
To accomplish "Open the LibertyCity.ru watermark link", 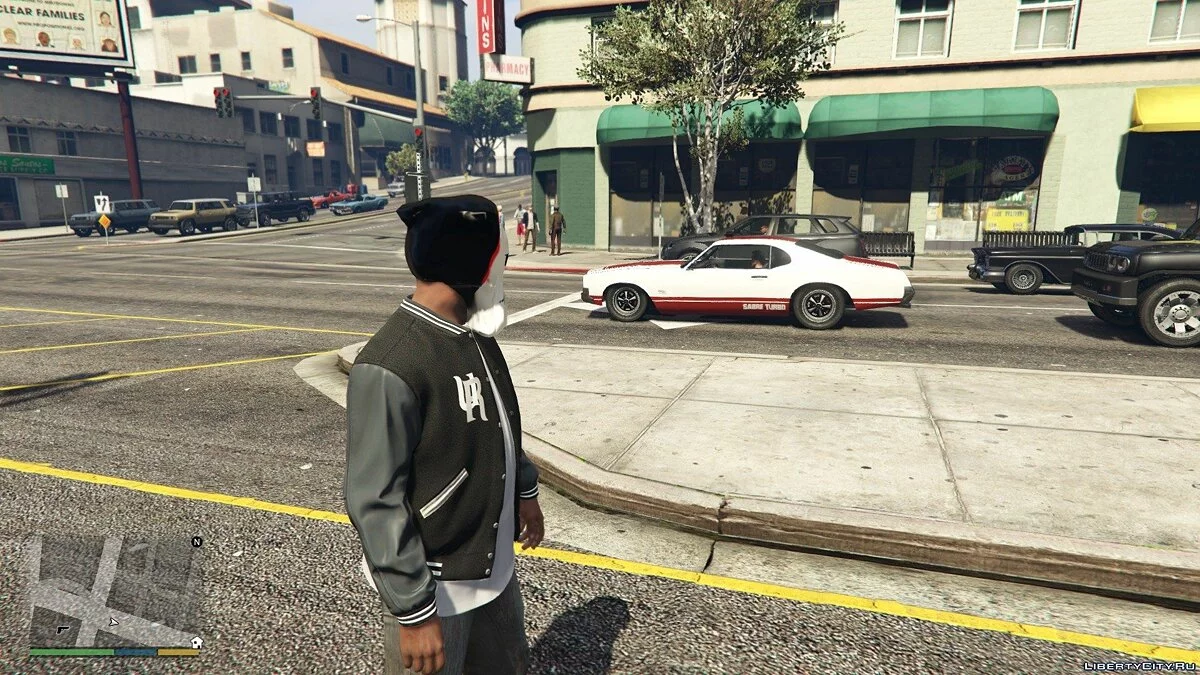I will tap(1139, 665).
